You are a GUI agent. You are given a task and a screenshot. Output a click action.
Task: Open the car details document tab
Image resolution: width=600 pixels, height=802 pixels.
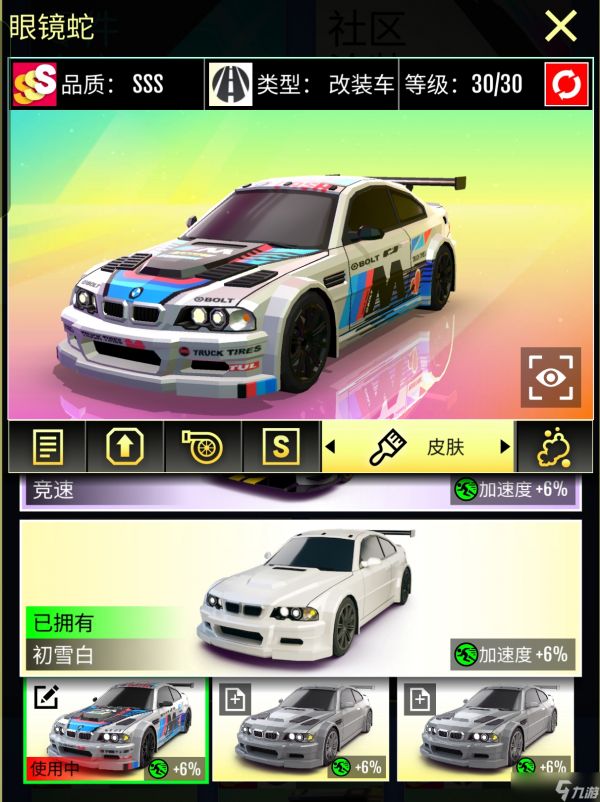click(x=44, y=446)
